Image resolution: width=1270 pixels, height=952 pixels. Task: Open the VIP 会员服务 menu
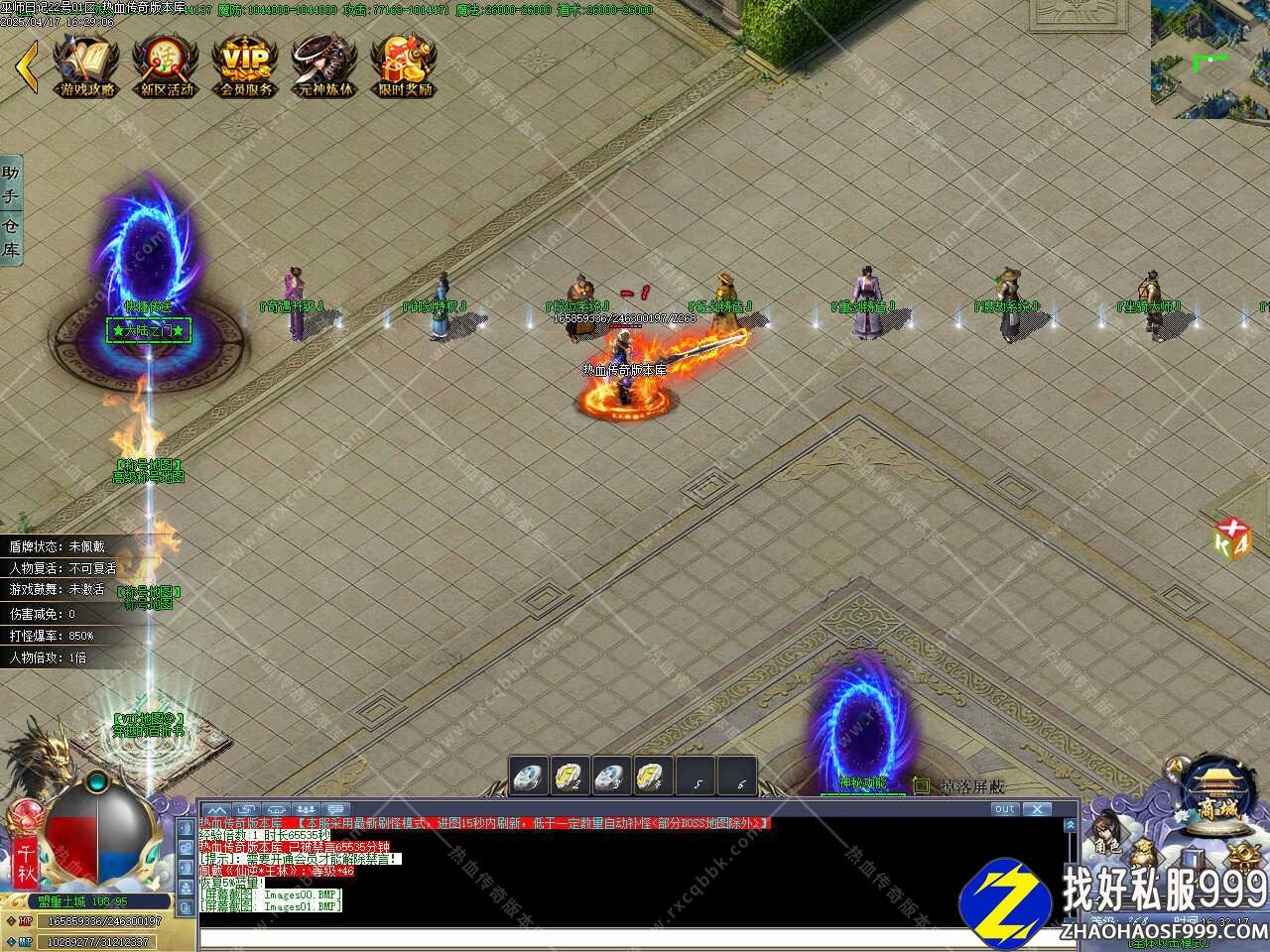245,66
